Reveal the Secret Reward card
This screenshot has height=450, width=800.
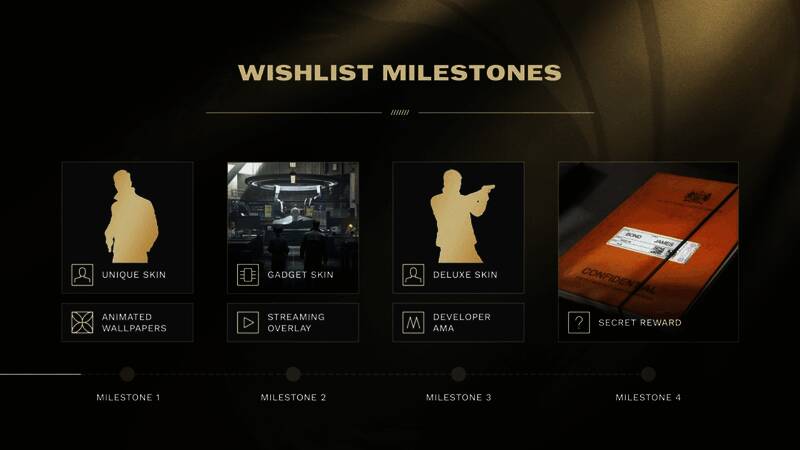point(648,251)
